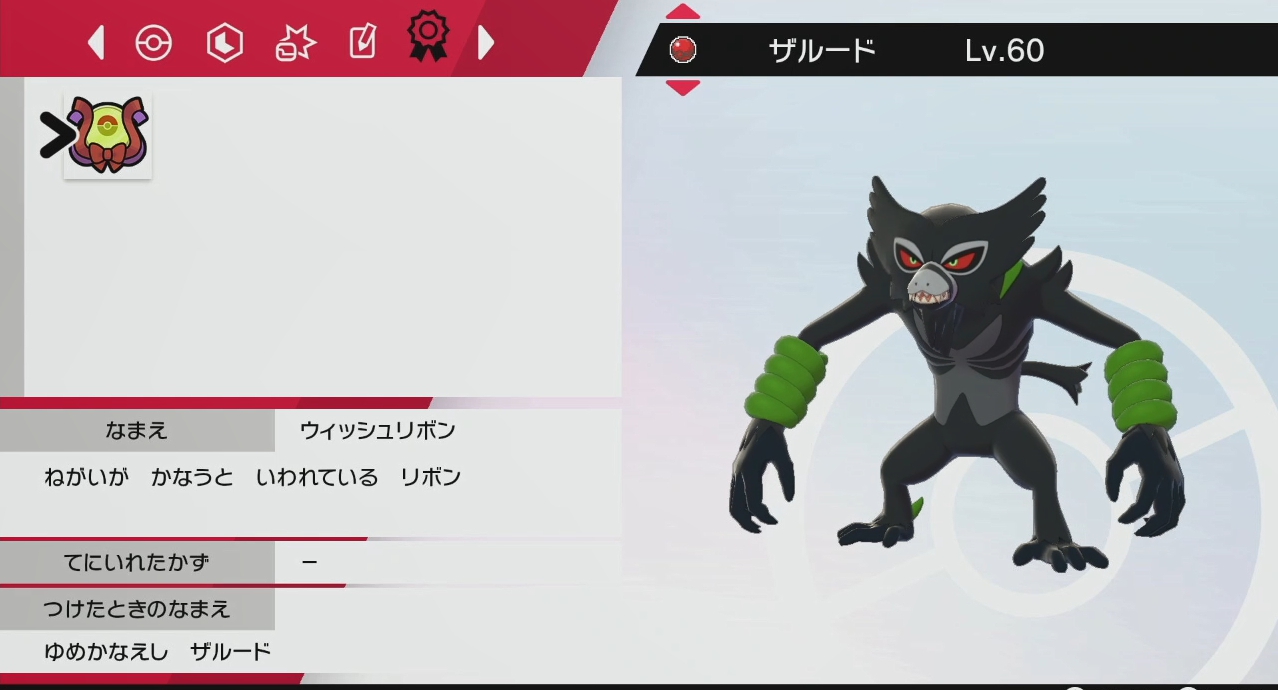Select the Wishing Ribbon icon
This screenshot has height=690, width=1278.
(x=108, y=136)
